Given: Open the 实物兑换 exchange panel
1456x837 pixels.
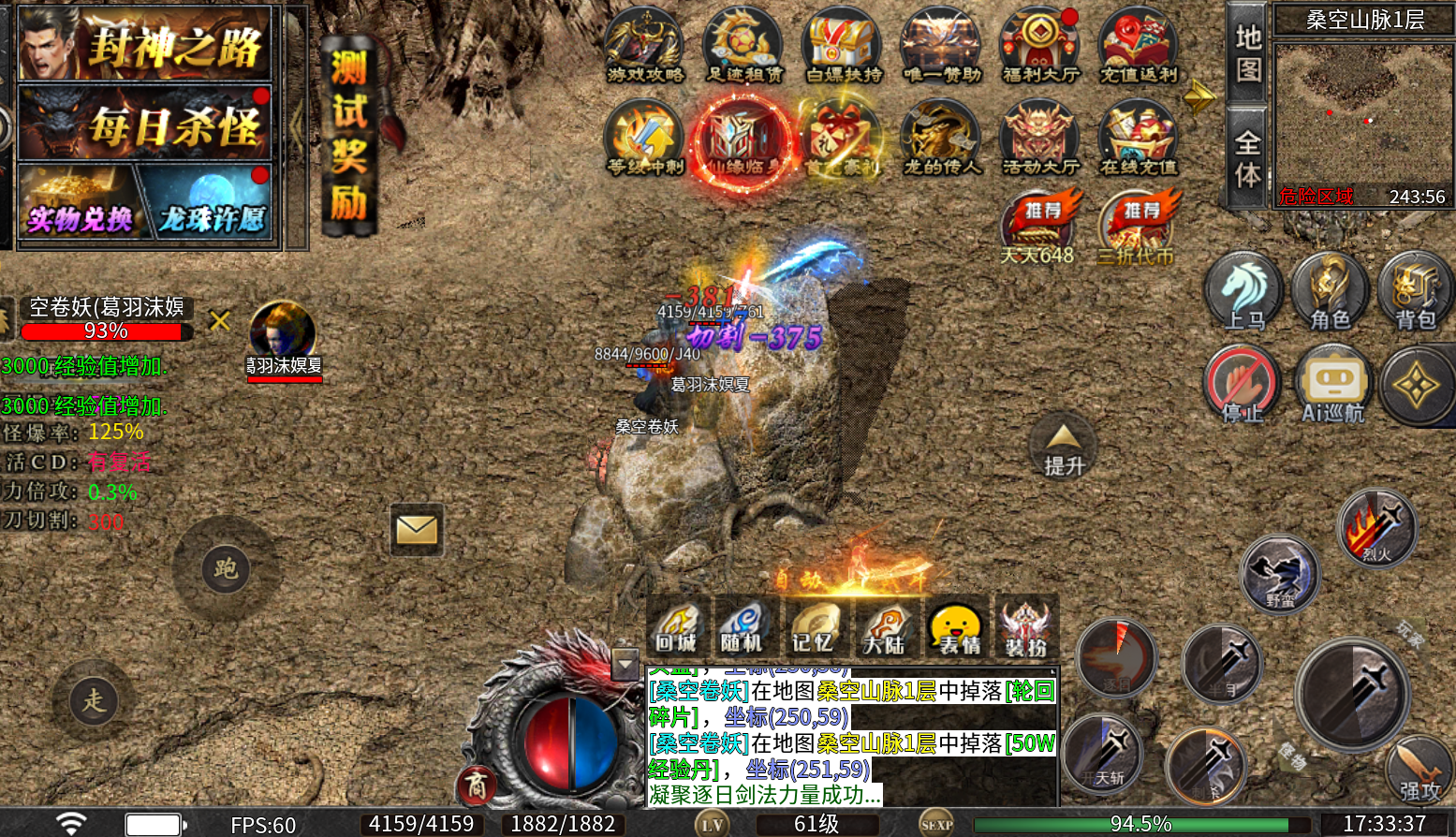Looking at the screenshot, I should click(x=79, y=204).
